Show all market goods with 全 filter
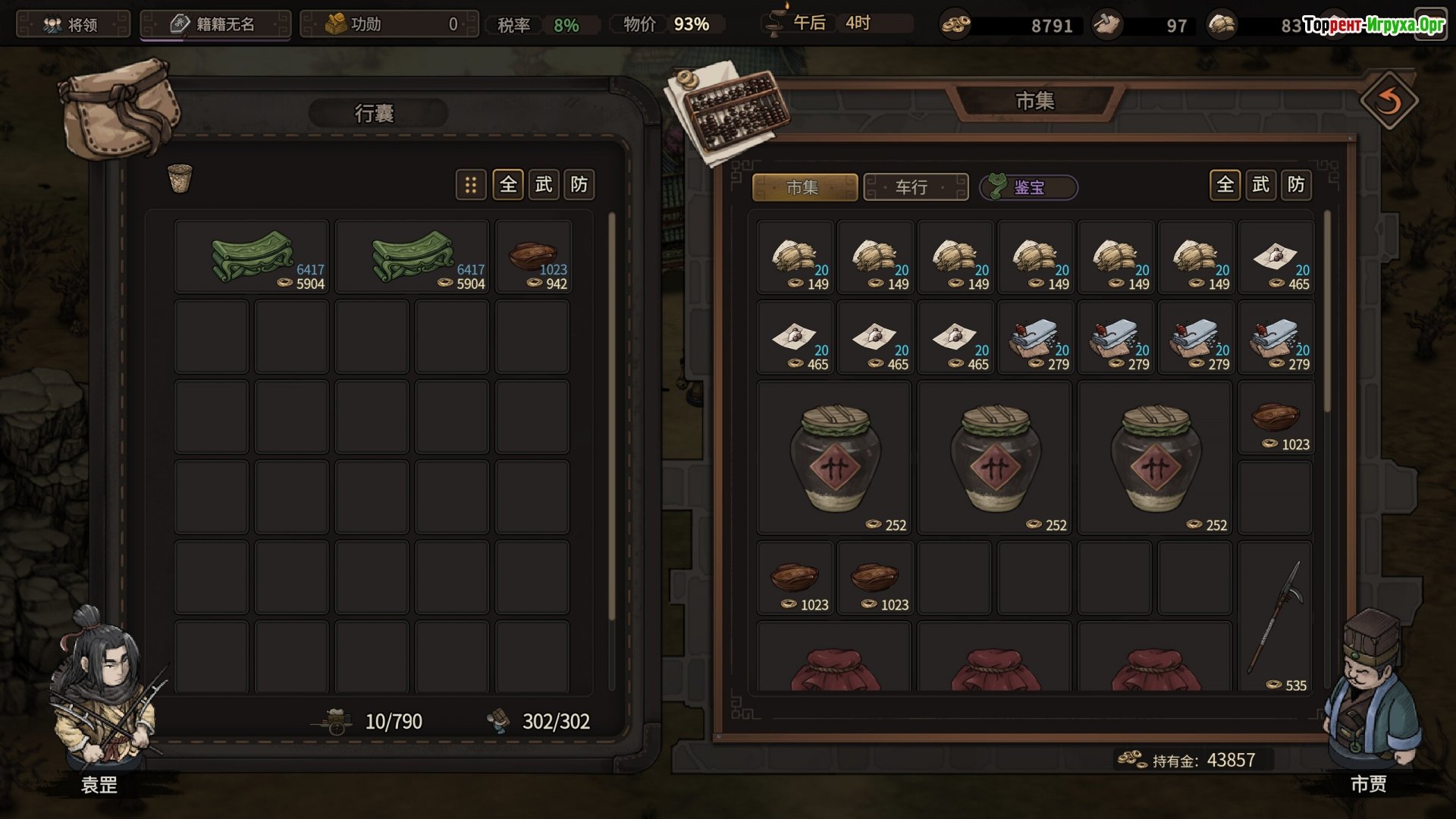Screen dimensions: 1456x819 click(1225, 184)
